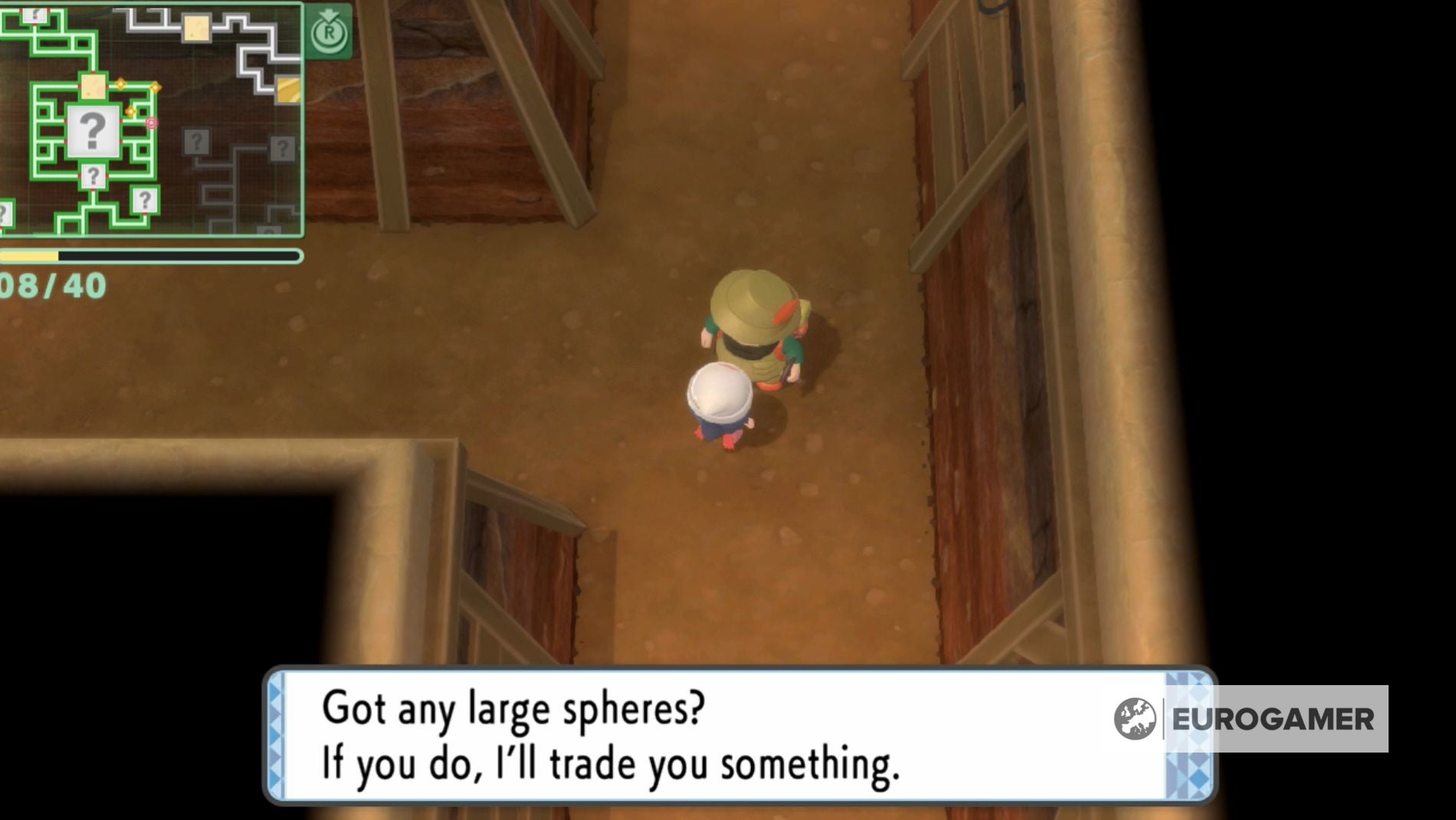Open the small question mark room below the hideaway

94,175
